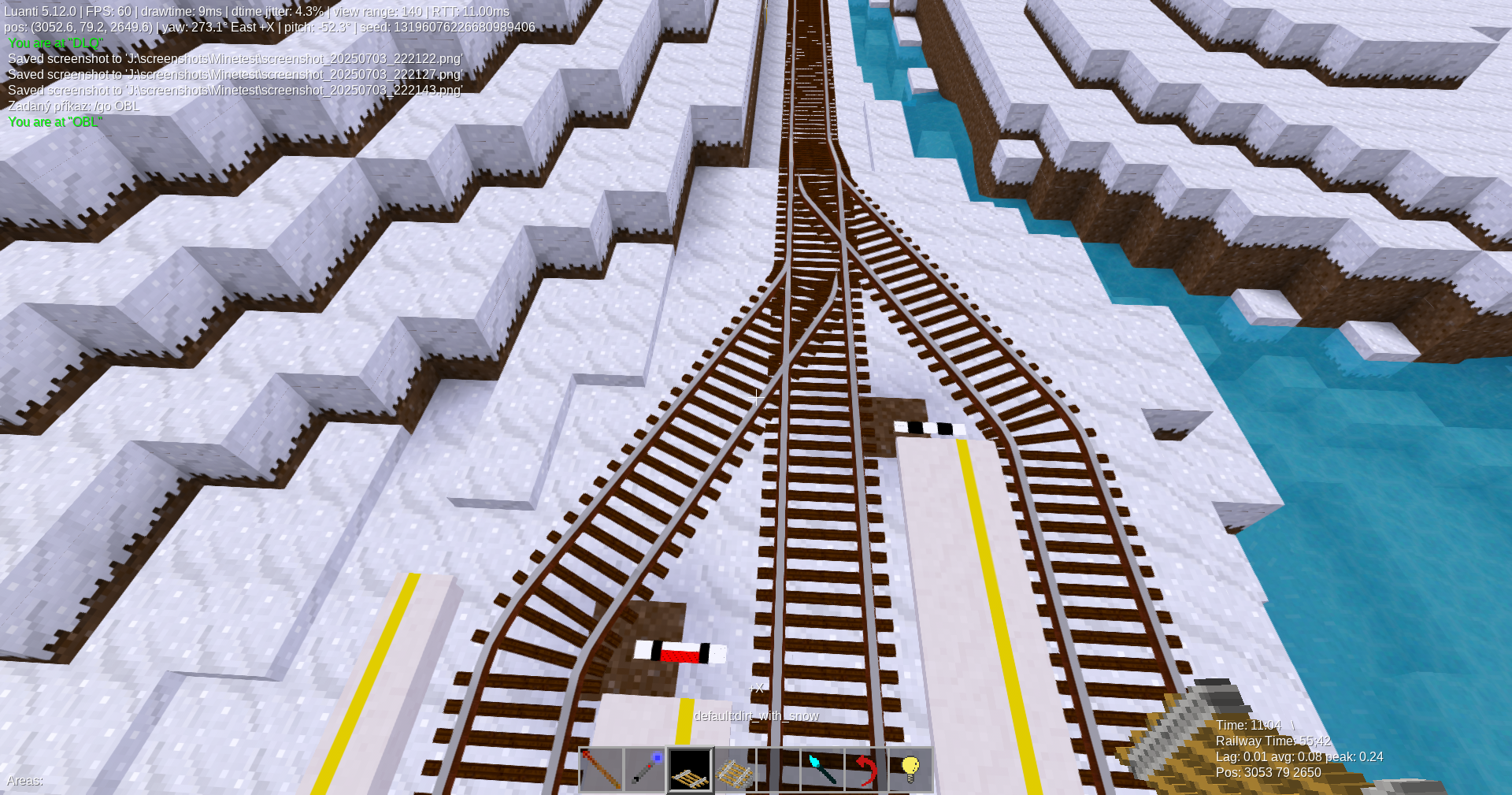Select the cyan-tipped tool slot
The height and width of the screenshot is (795, 1512).
[822, 770]
